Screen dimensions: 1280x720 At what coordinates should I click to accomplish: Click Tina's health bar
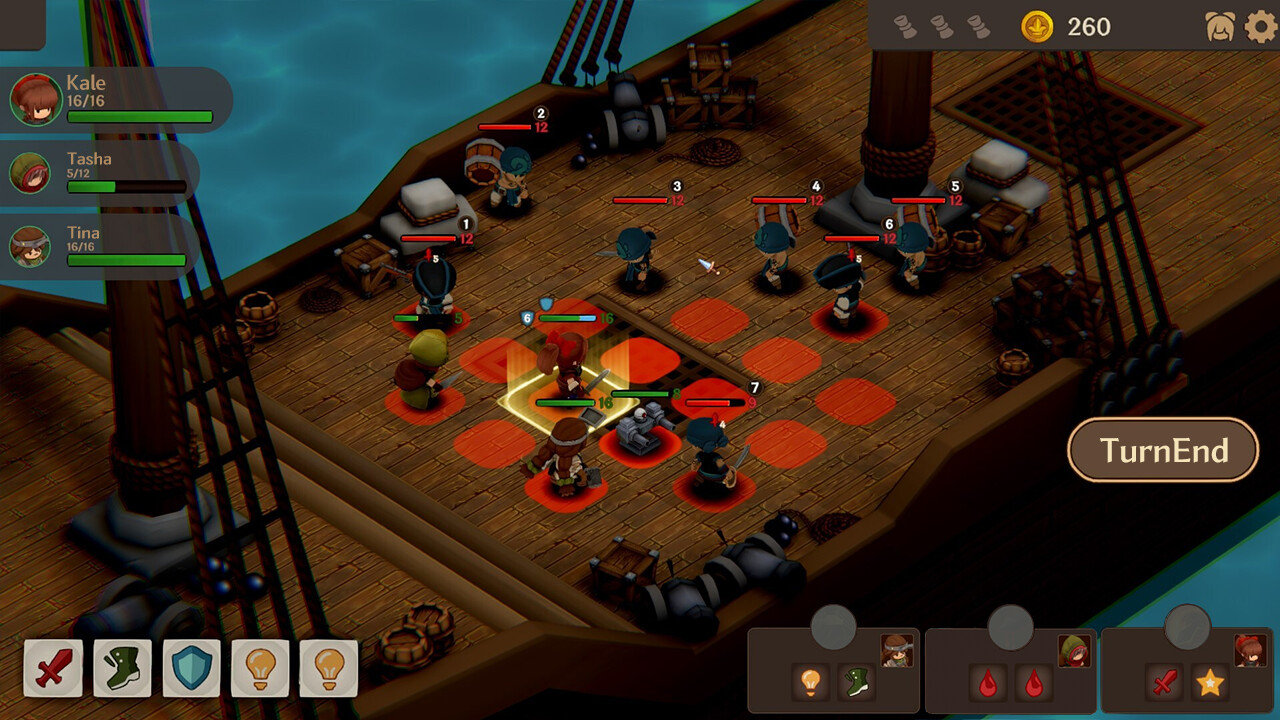tap(127, 262)
